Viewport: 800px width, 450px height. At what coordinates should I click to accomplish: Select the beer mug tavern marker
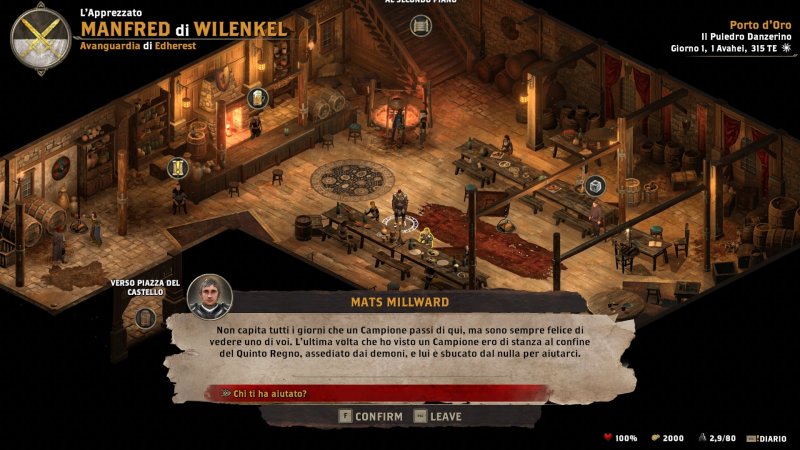pyautogui.click(x=258, y=98)
